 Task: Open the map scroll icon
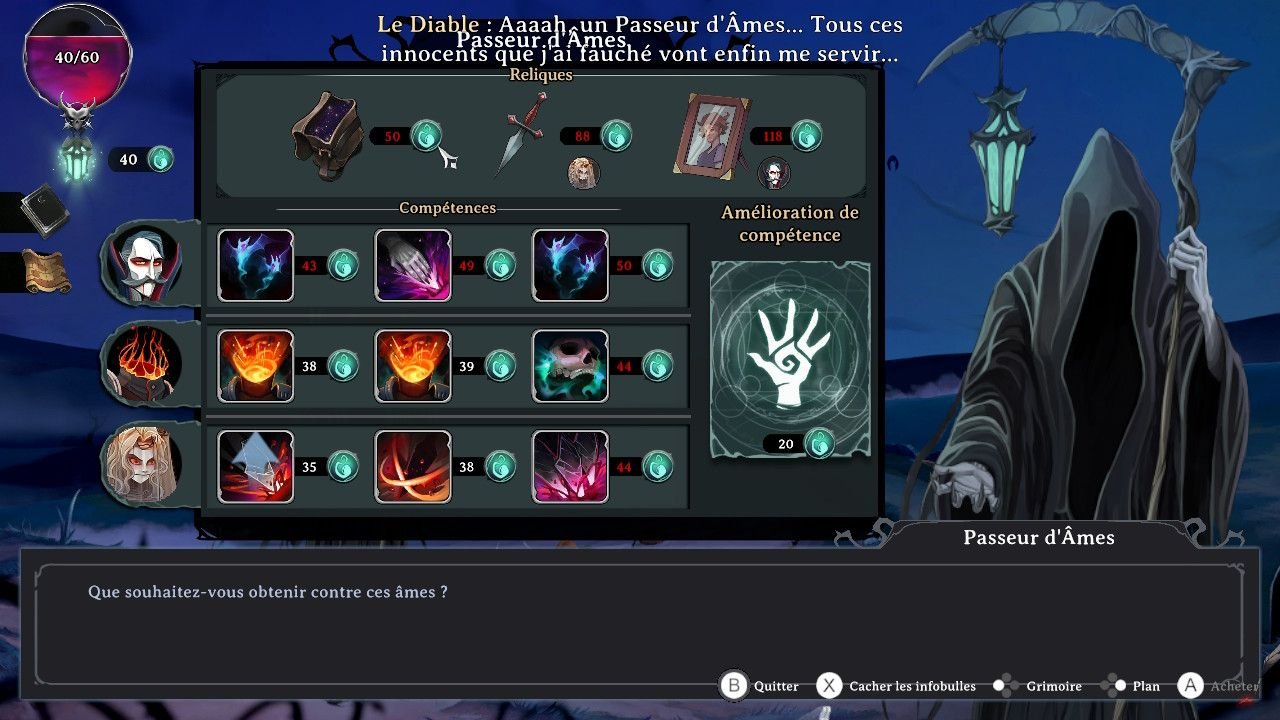coord(46,271)
